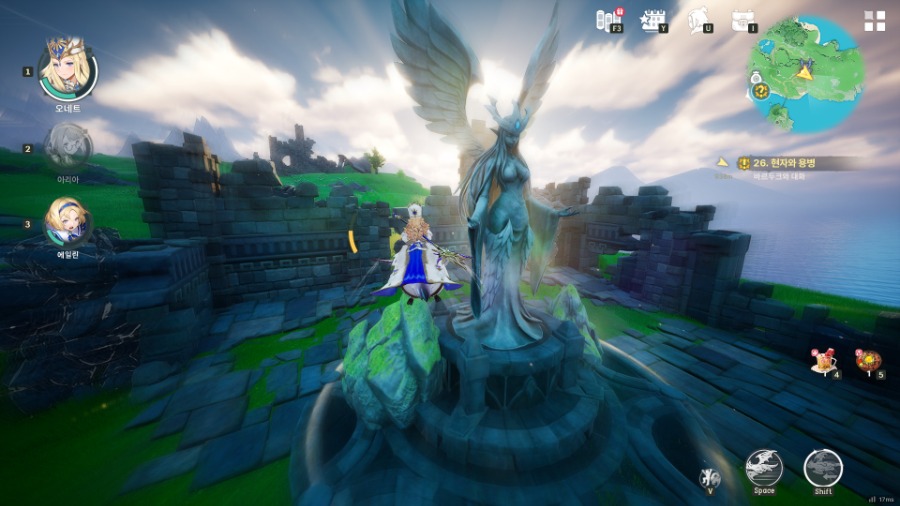
Task: Switch to greyed-out party member 아리아
Action: pos(67,145)
